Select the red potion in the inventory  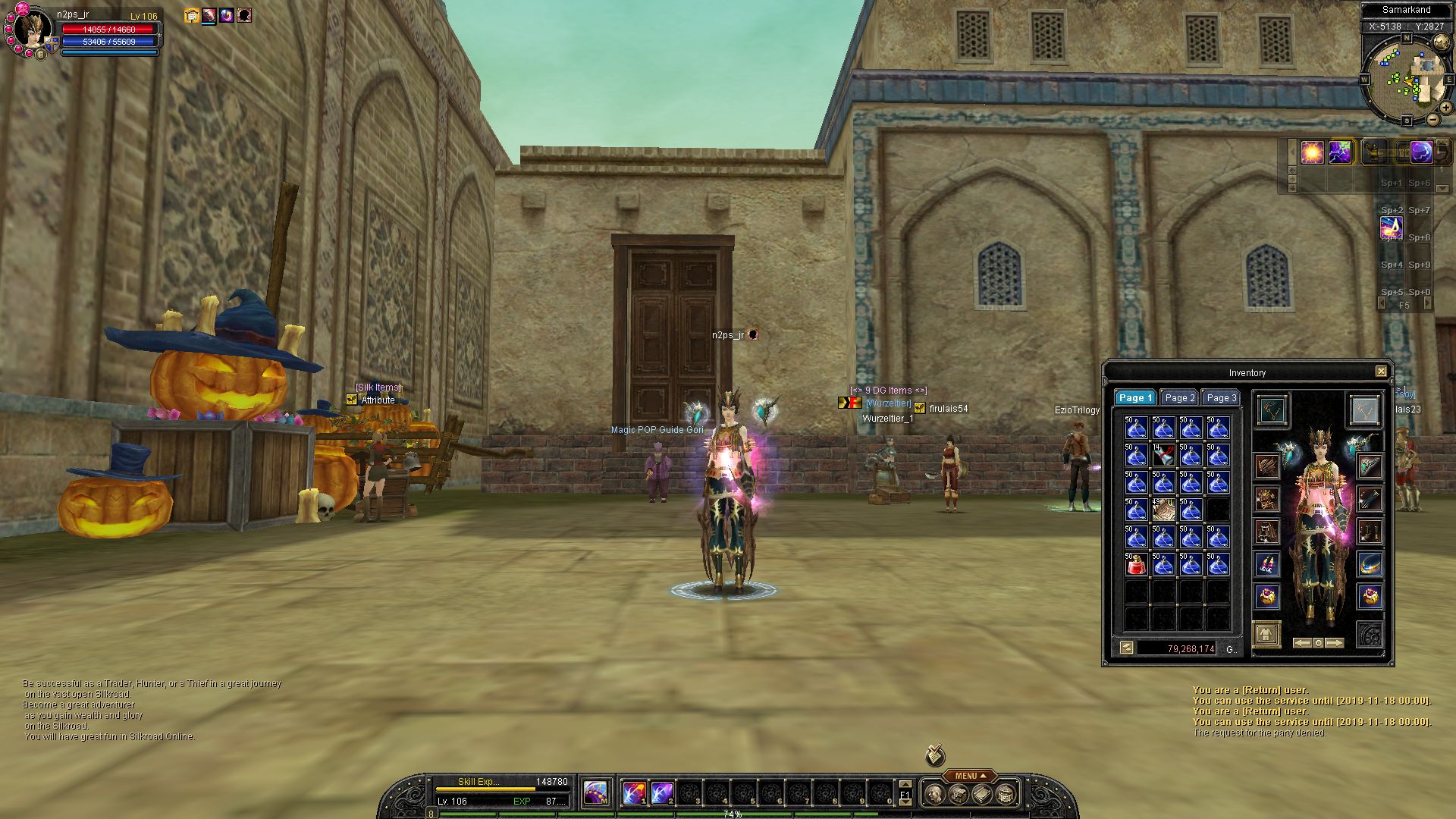pos(1135,564)
